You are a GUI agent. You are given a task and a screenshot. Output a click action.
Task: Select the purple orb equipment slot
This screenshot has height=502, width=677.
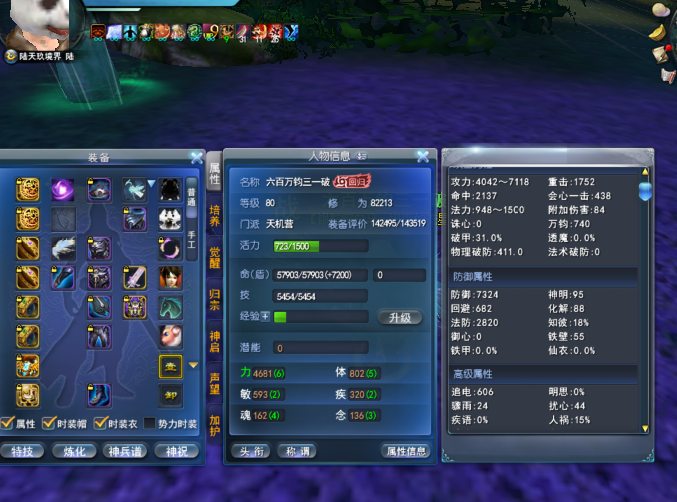[x=63, y=189]
